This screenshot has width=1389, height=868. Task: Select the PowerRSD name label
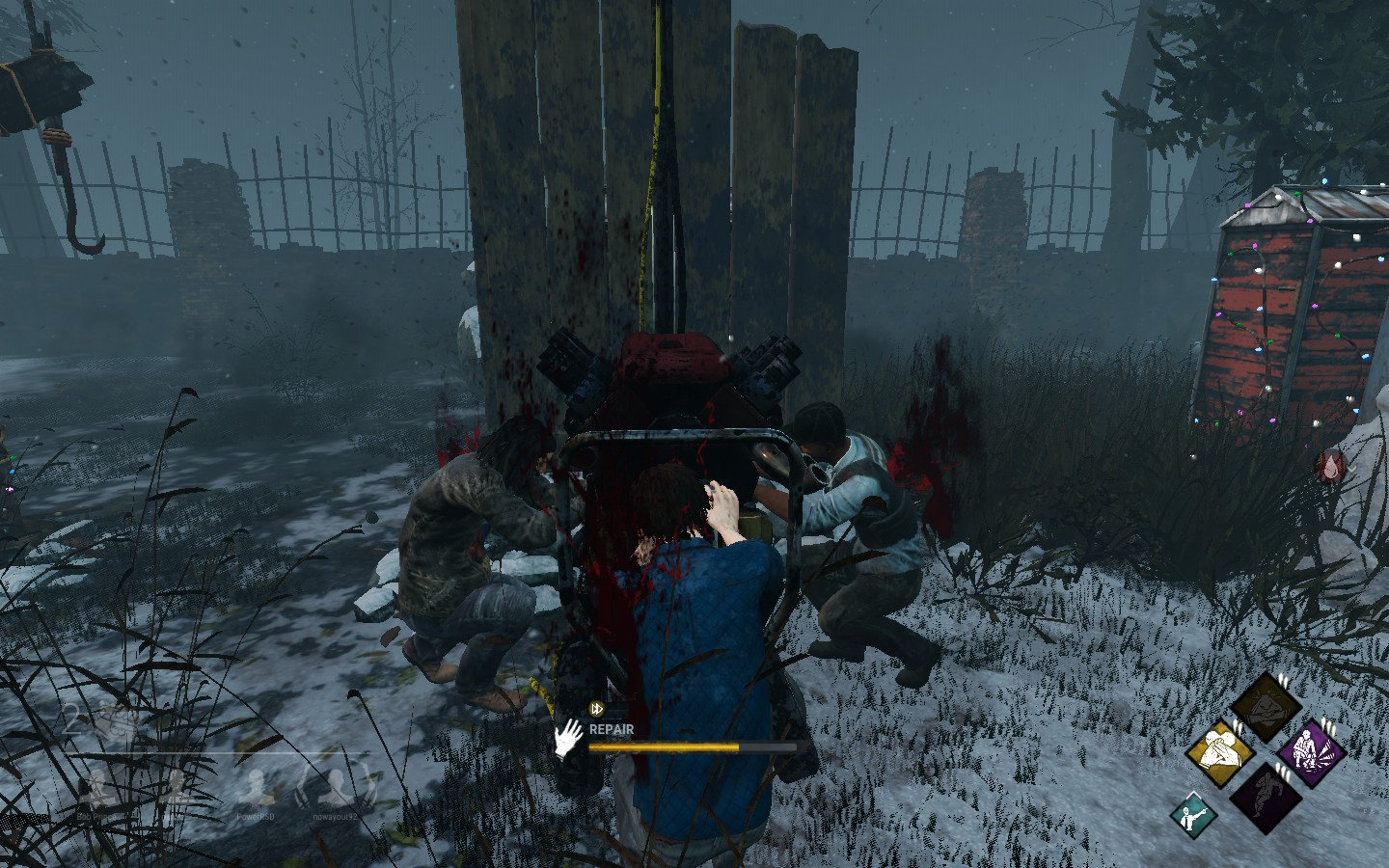(x=256, y=815)
